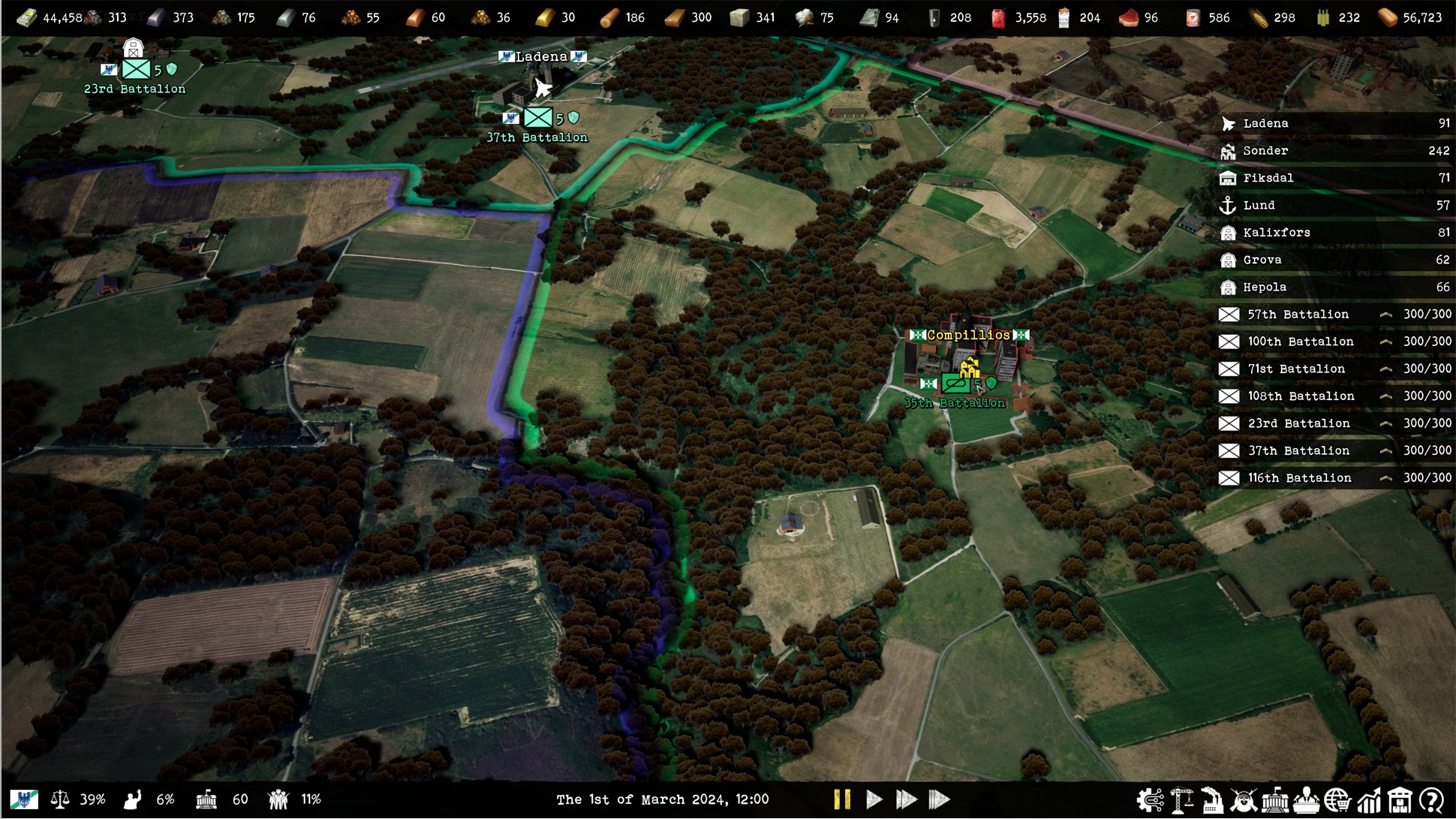Open the rising chart statistics menu

tap(1369, 801)
